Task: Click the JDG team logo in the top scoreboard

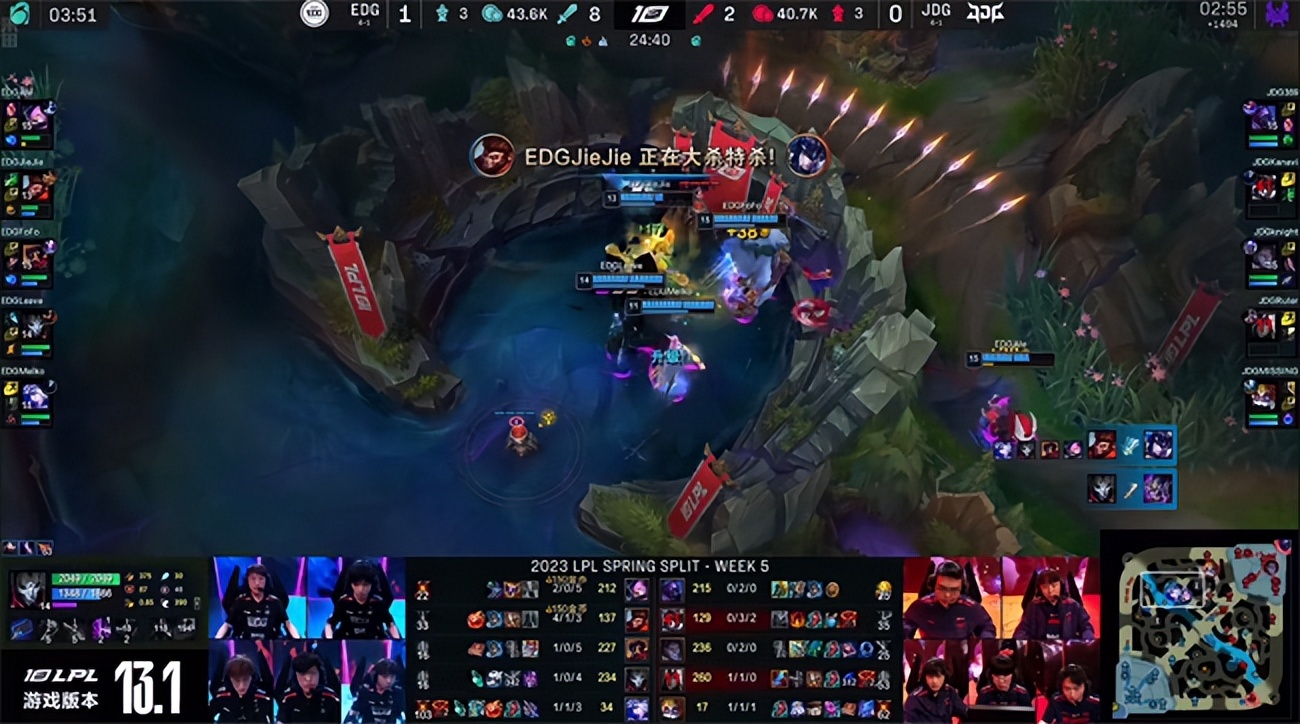Action: pyautogui.click(x=985, y=13)
